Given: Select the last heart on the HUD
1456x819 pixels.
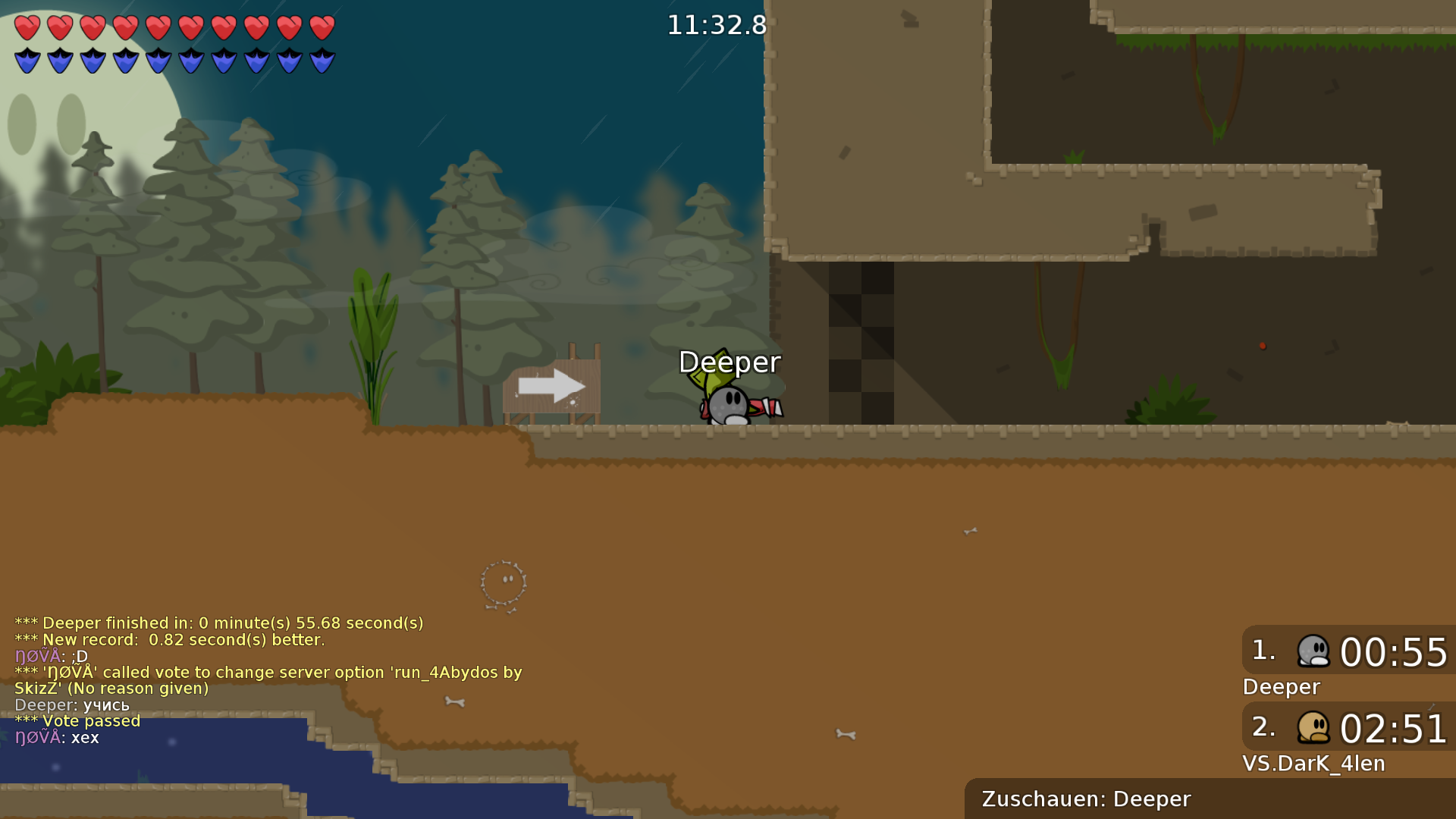Looking at the screenshot, I should pyautogui.click(x=322, y=27).
